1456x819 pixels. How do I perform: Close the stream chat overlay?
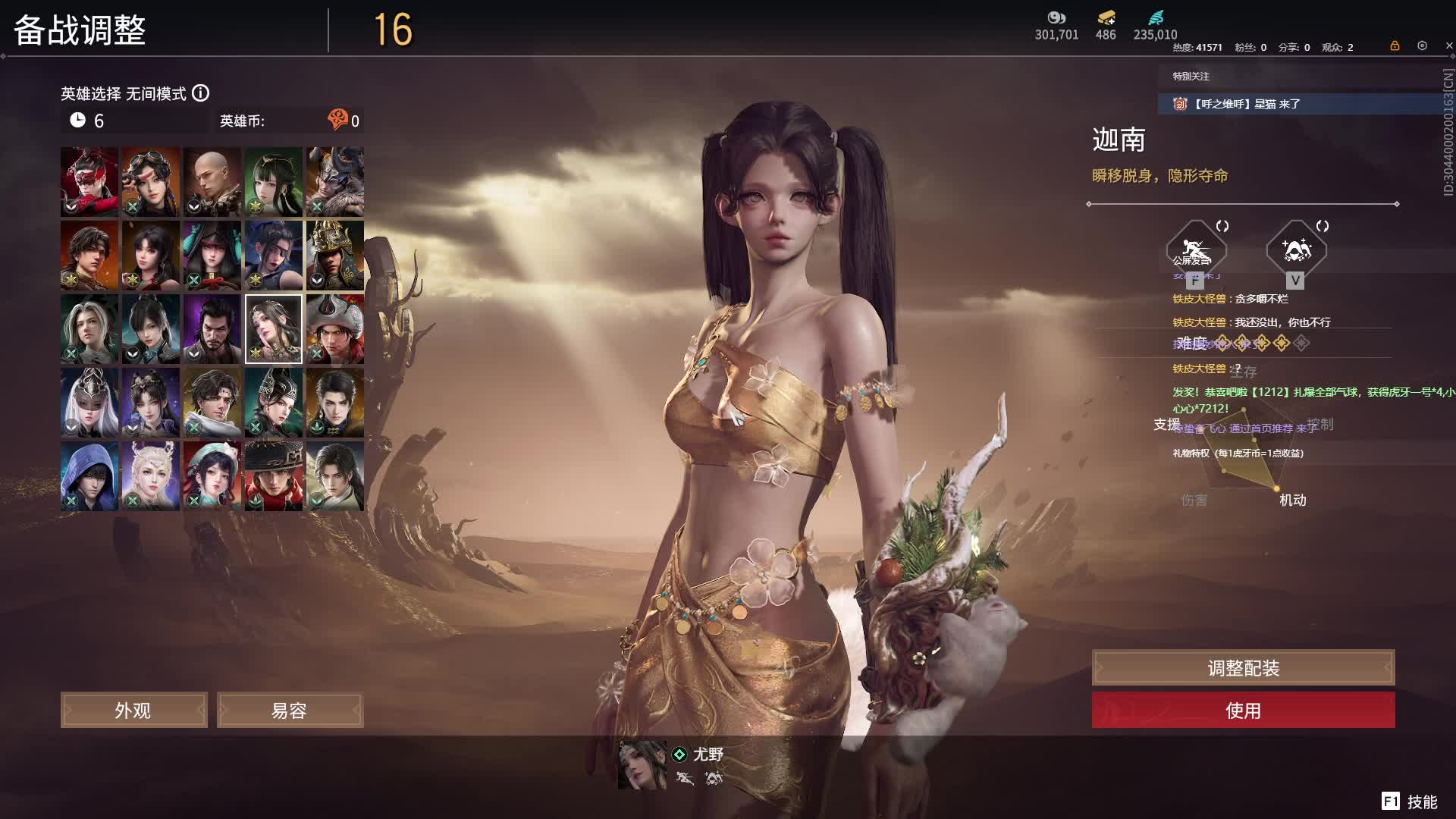(1449, 46)
